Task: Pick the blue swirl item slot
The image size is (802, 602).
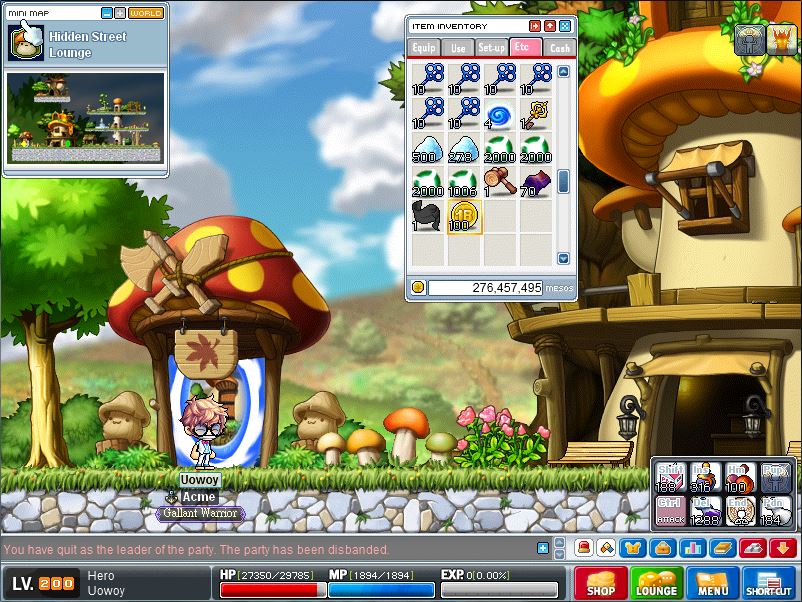Action: [x=500, y=114]
